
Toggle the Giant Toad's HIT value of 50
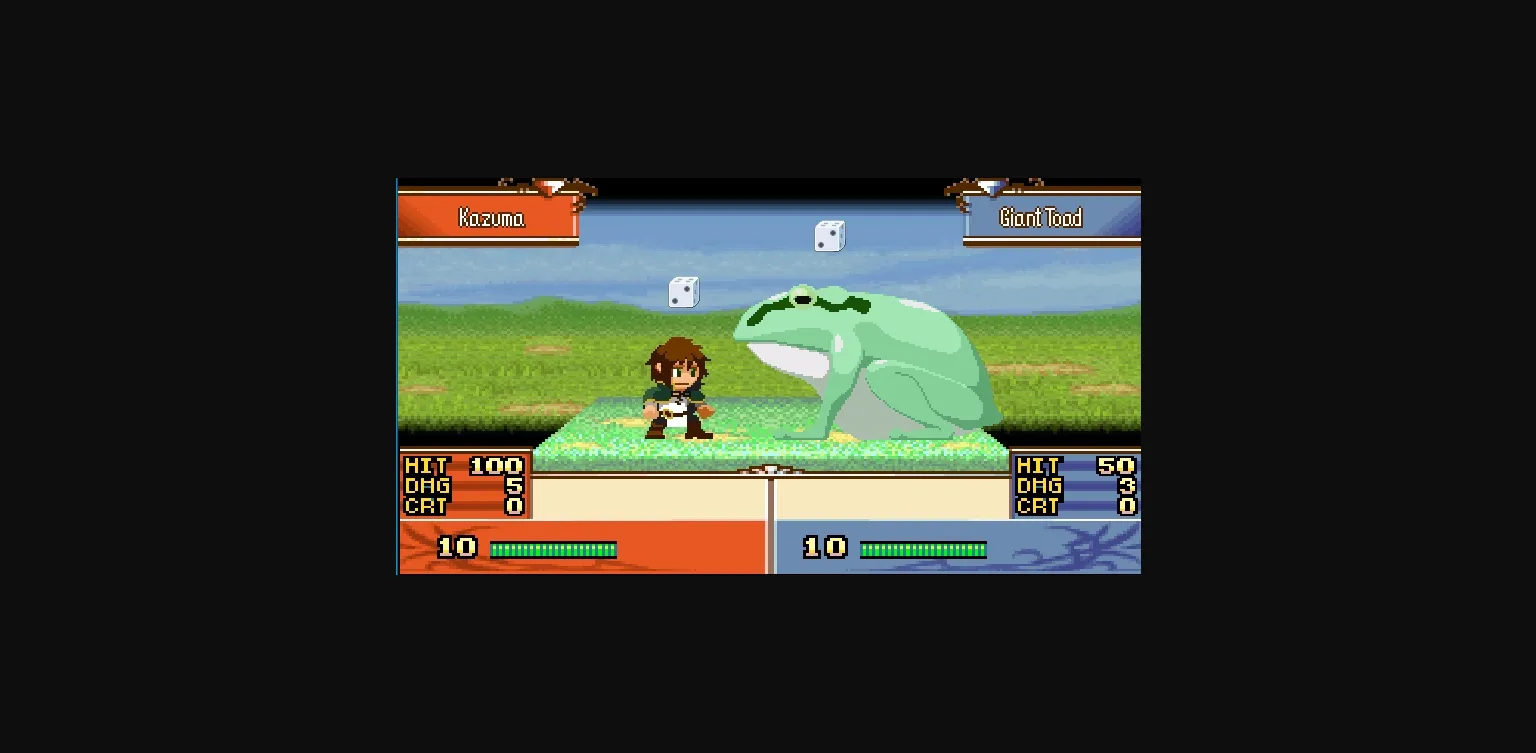1116,466
